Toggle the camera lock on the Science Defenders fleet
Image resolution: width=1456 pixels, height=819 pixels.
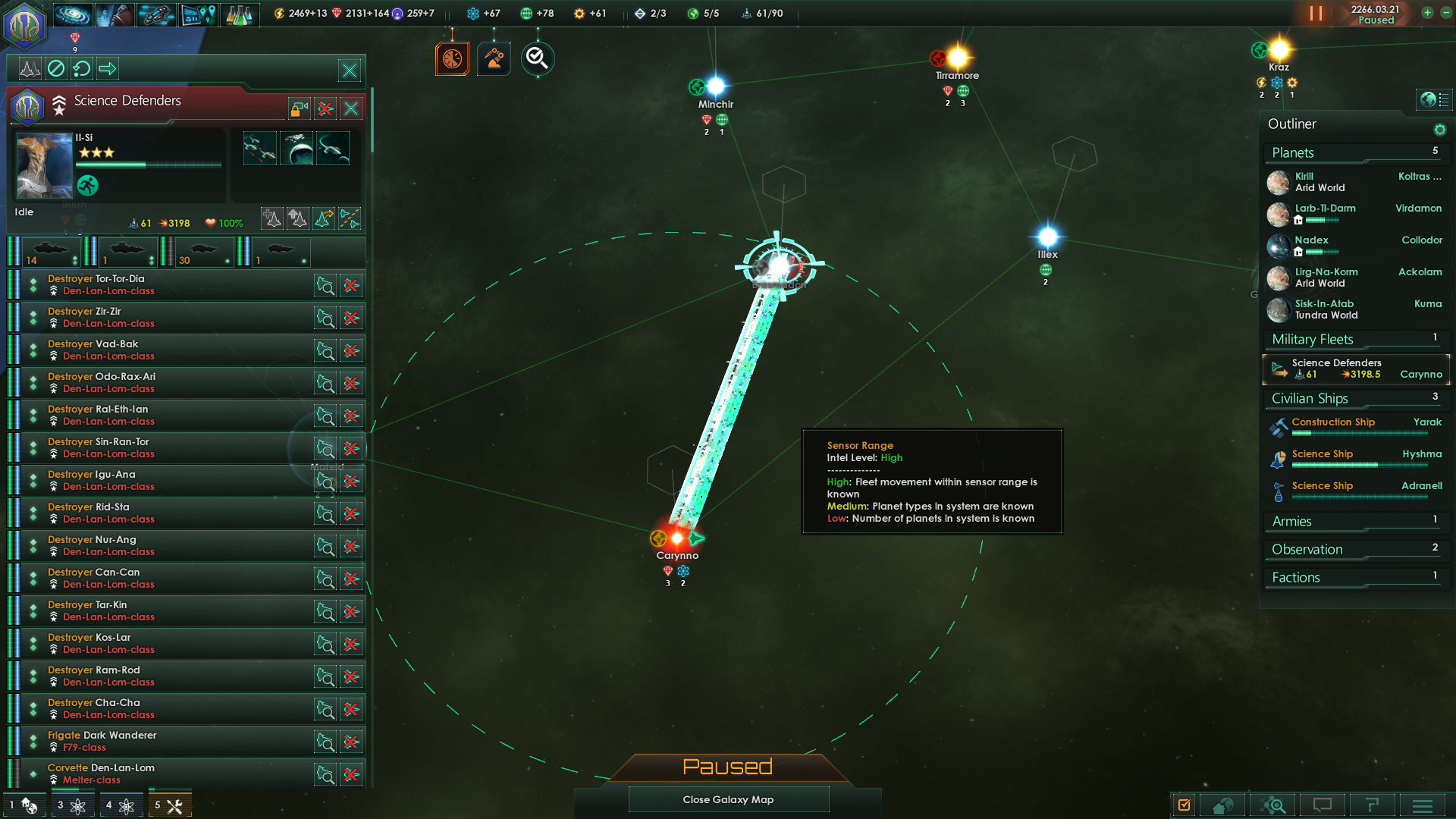tap(298, 108)
